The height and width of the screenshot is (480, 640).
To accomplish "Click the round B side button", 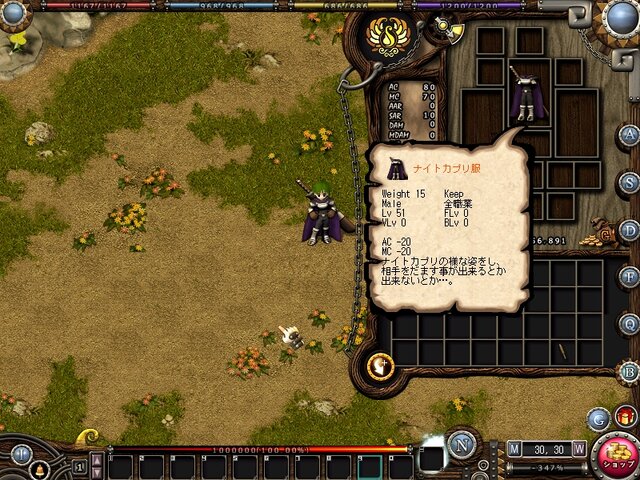I will pos(629,371).
